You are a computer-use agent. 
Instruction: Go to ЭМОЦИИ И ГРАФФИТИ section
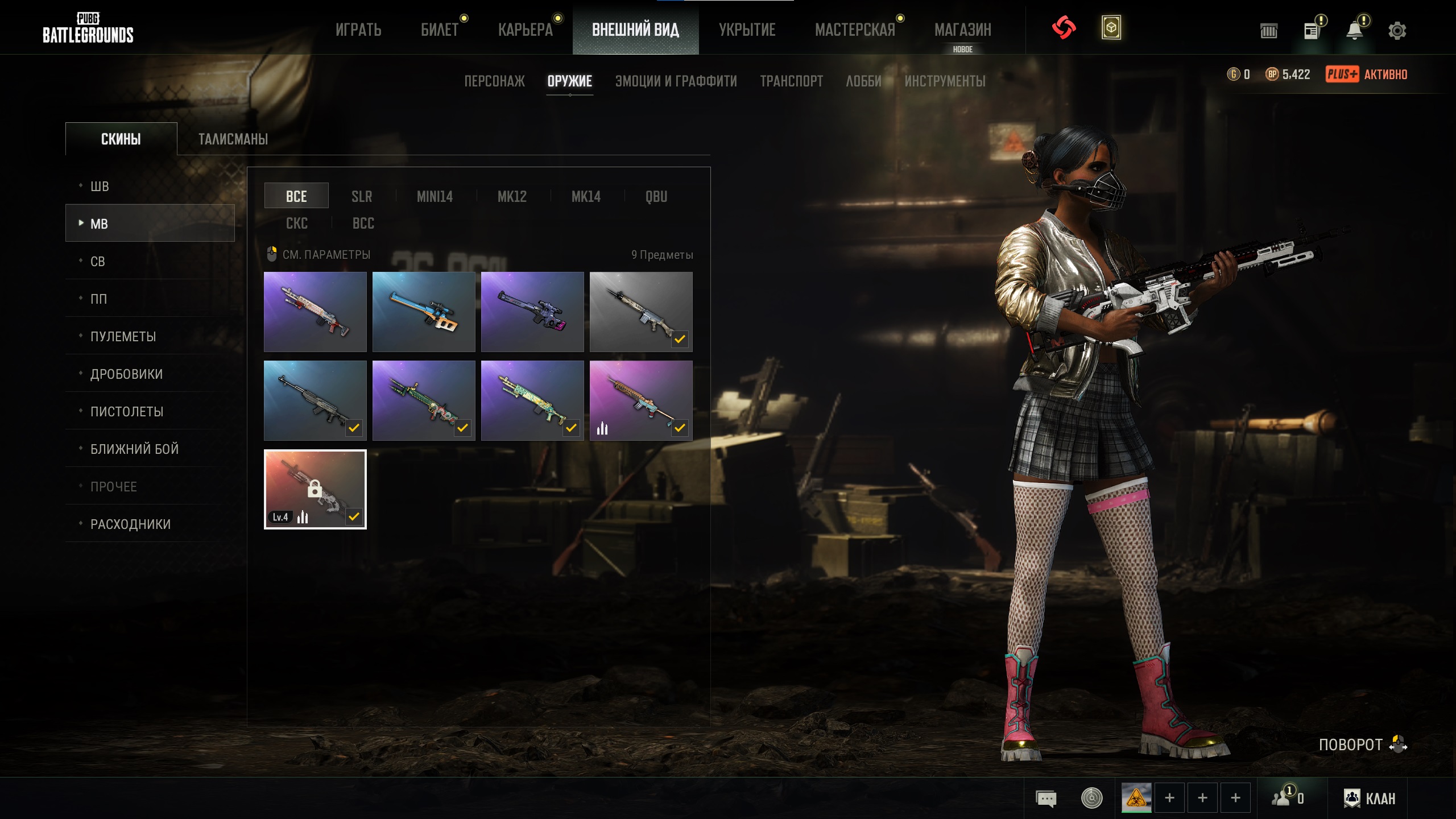click(x=676, y=81)
